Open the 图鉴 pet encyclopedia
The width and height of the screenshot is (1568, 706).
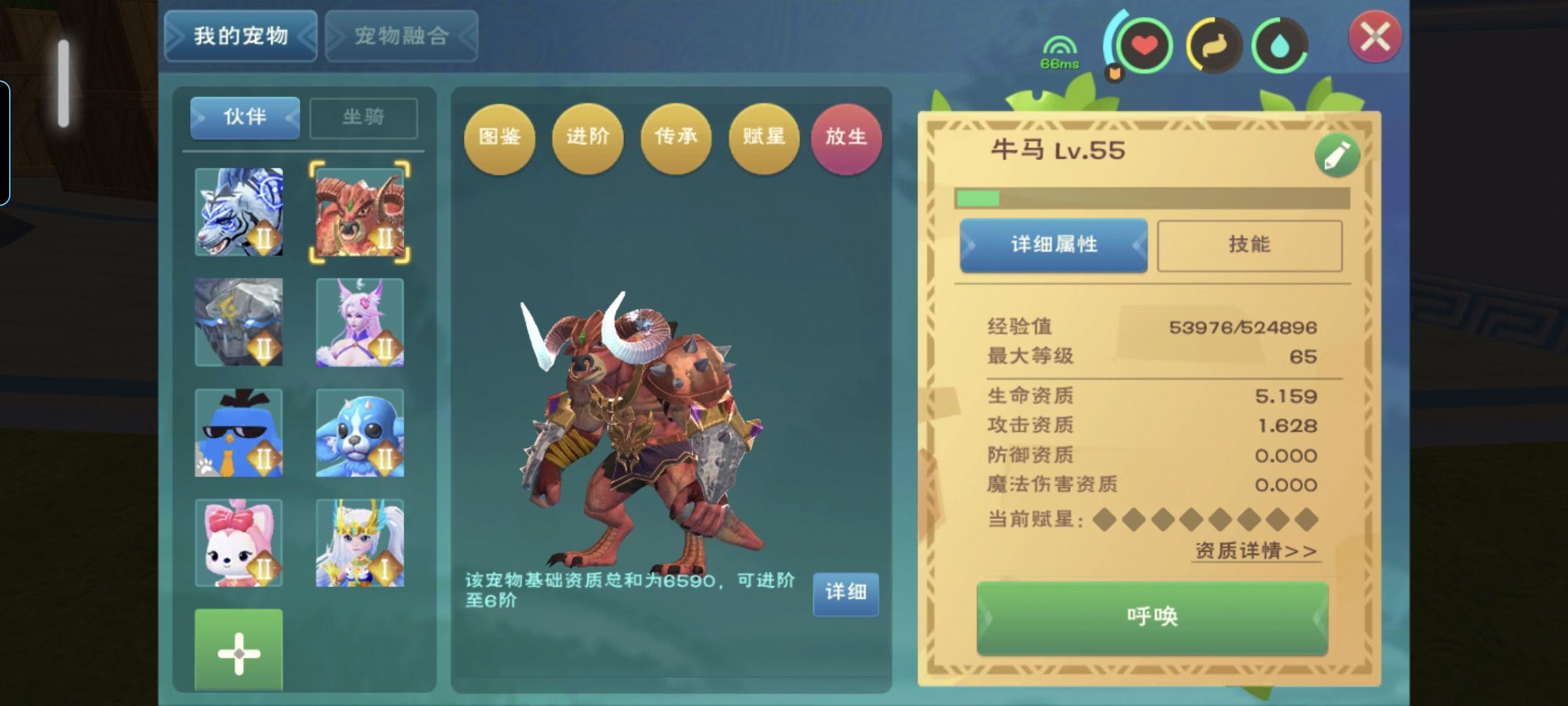(x=500, y=139)
